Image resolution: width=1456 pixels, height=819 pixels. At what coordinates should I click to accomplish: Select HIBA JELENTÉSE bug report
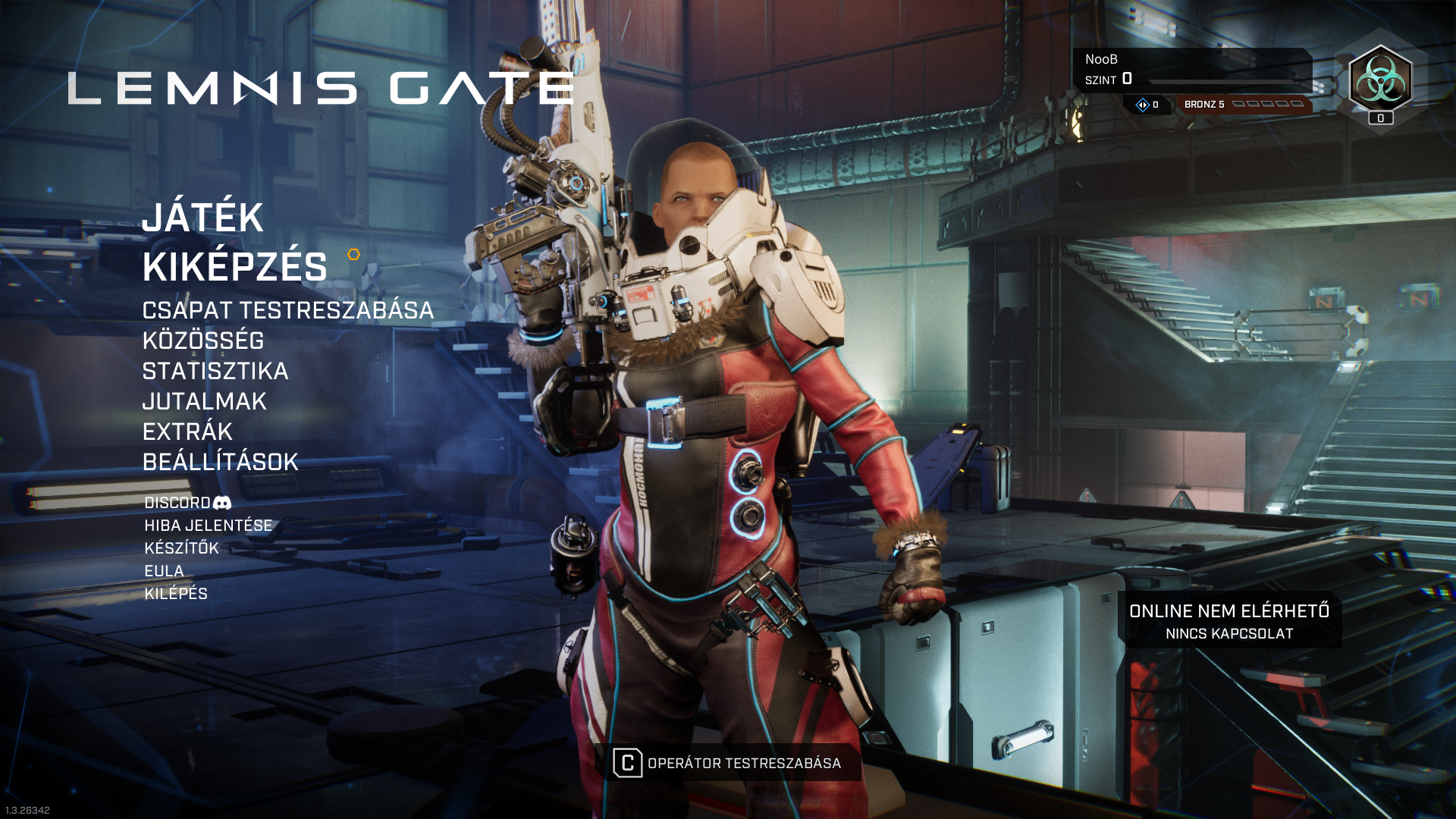click(x=208, y=526)
